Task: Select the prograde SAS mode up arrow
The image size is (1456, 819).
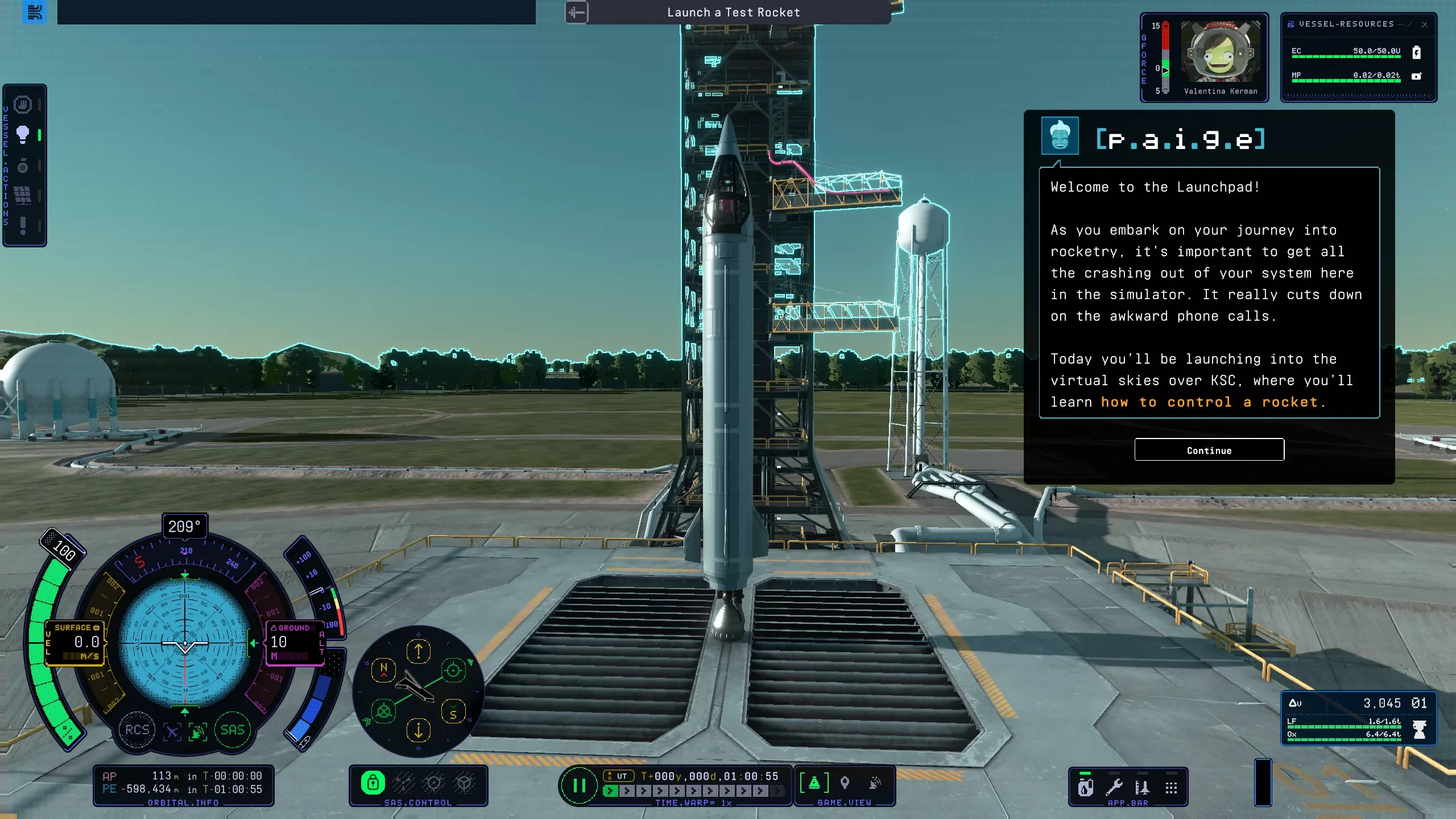Action: point(419,651)
